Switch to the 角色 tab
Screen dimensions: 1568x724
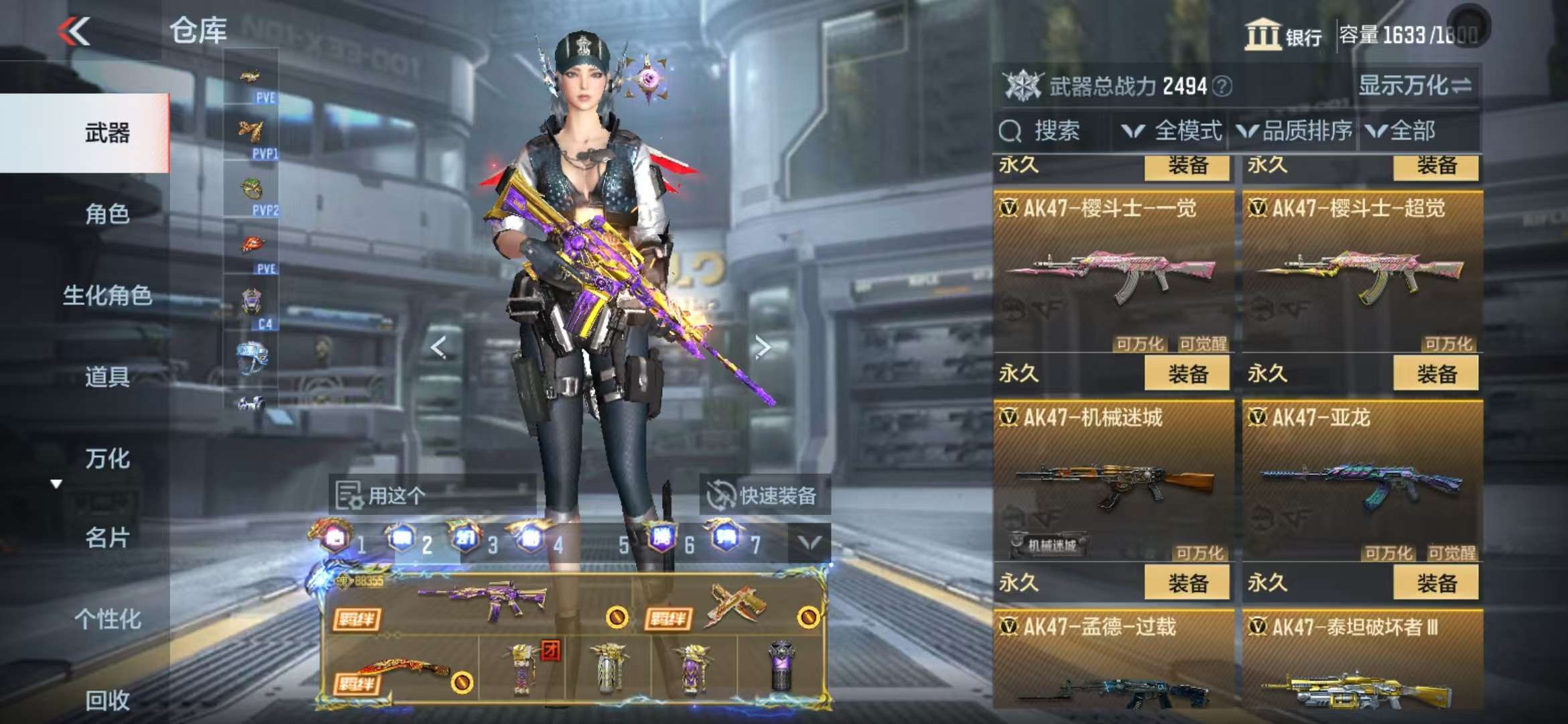(107, 214)
